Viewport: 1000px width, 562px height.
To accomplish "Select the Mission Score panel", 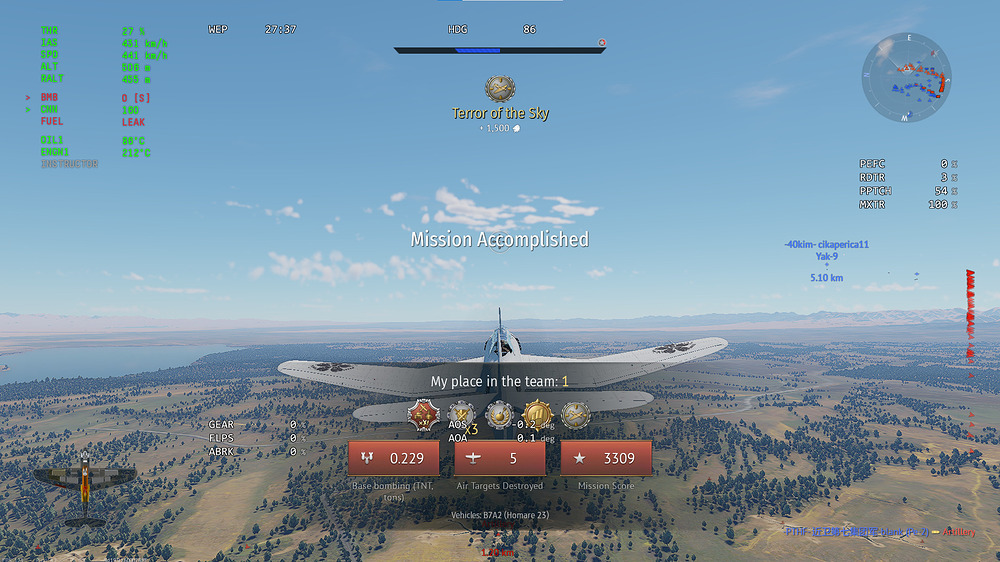I will [606, 459].
